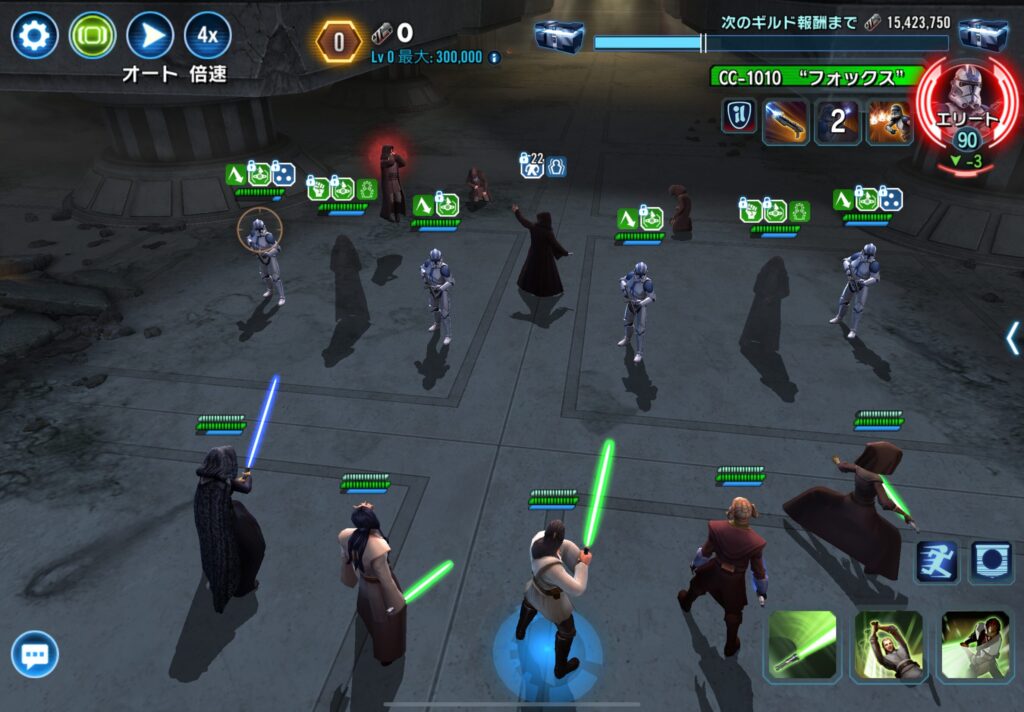
Task: Use the running figure retreat ability
Action: (937, 562)
